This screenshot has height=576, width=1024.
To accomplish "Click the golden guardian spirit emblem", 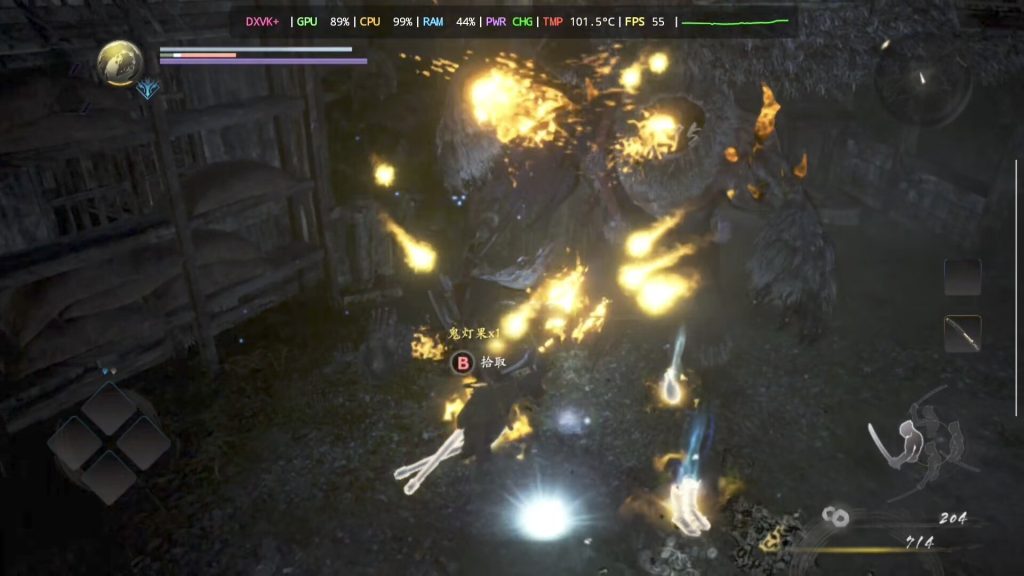I will (x=119, y=62).
